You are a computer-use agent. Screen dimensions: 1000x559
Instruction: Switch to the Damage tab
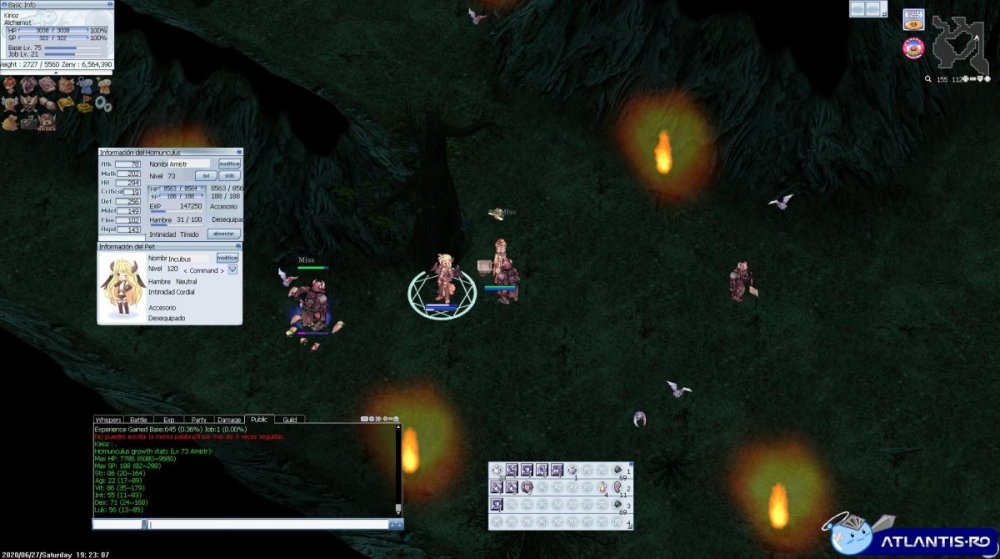pos(229,420)
